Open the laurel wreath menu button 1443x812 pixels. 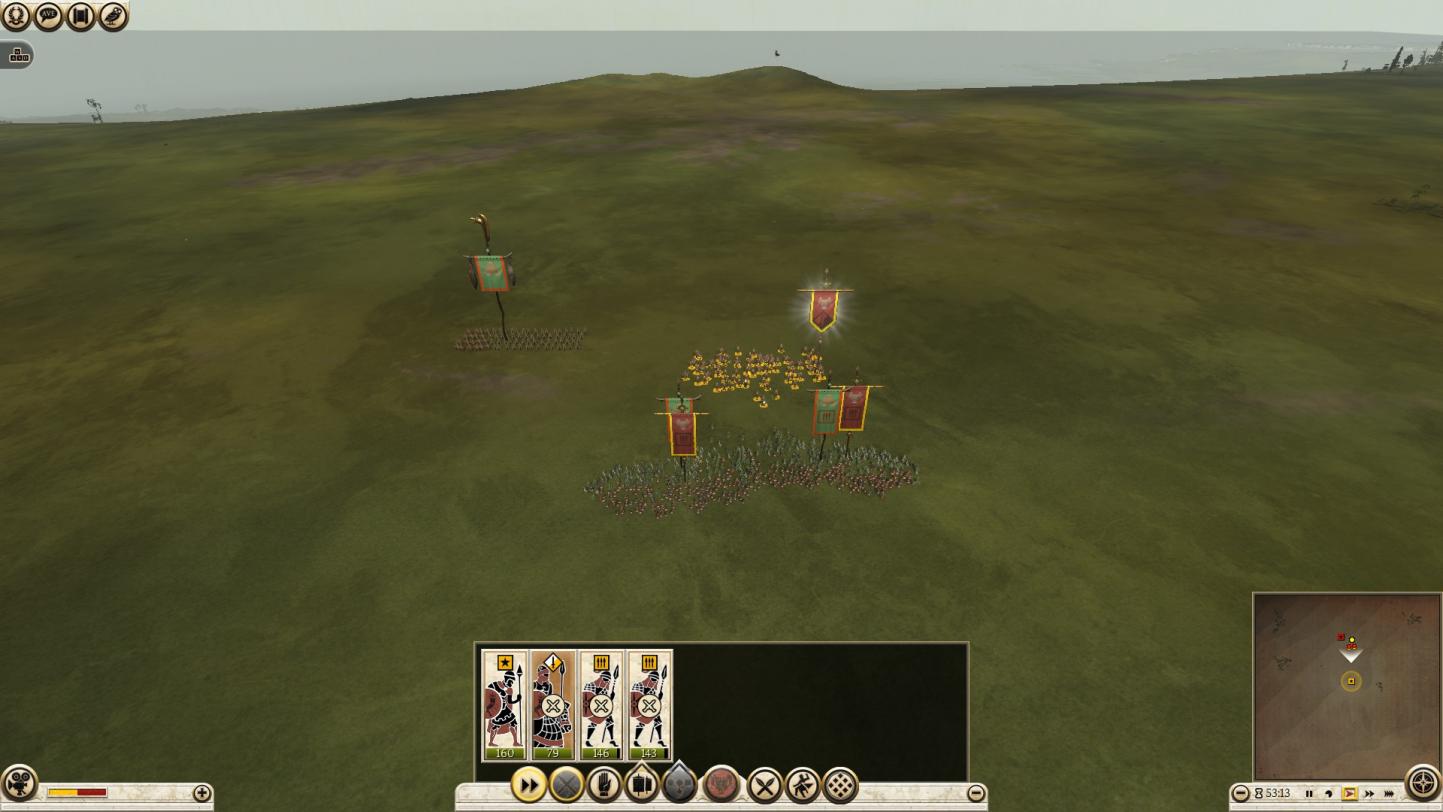click(x=16, y=15)
